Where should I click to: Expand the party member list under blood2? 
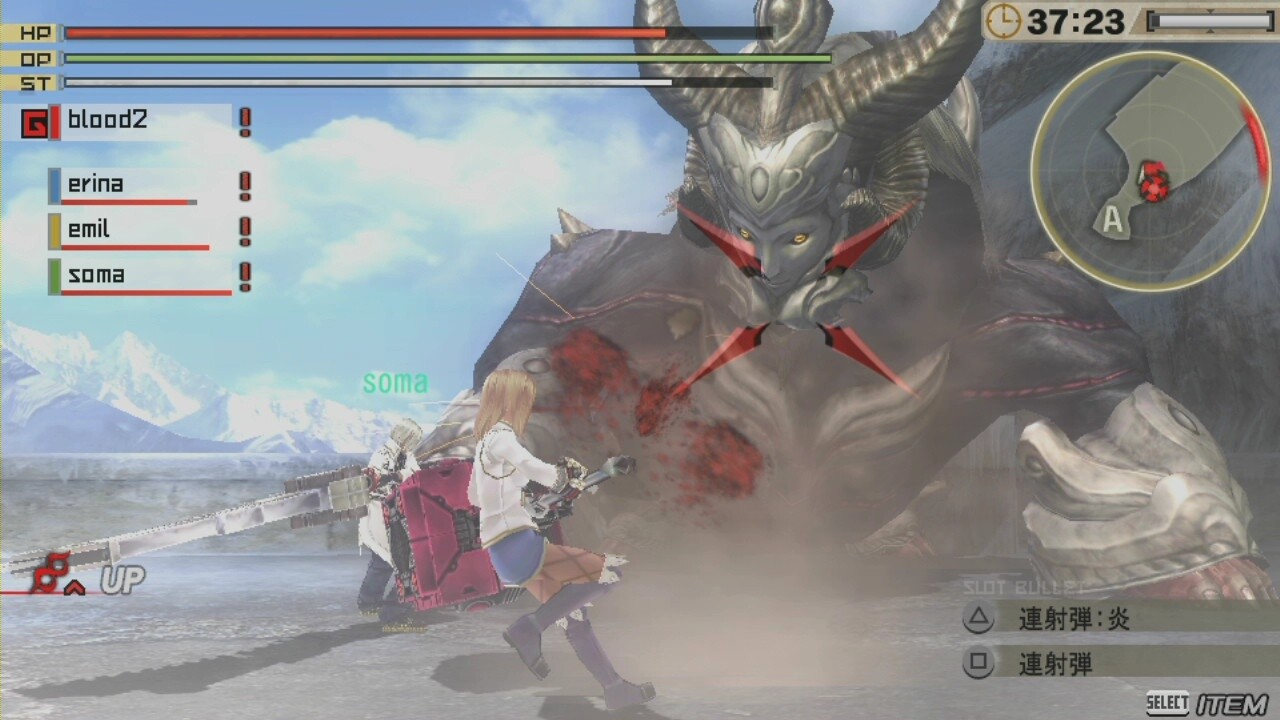(x=140, y=230)
